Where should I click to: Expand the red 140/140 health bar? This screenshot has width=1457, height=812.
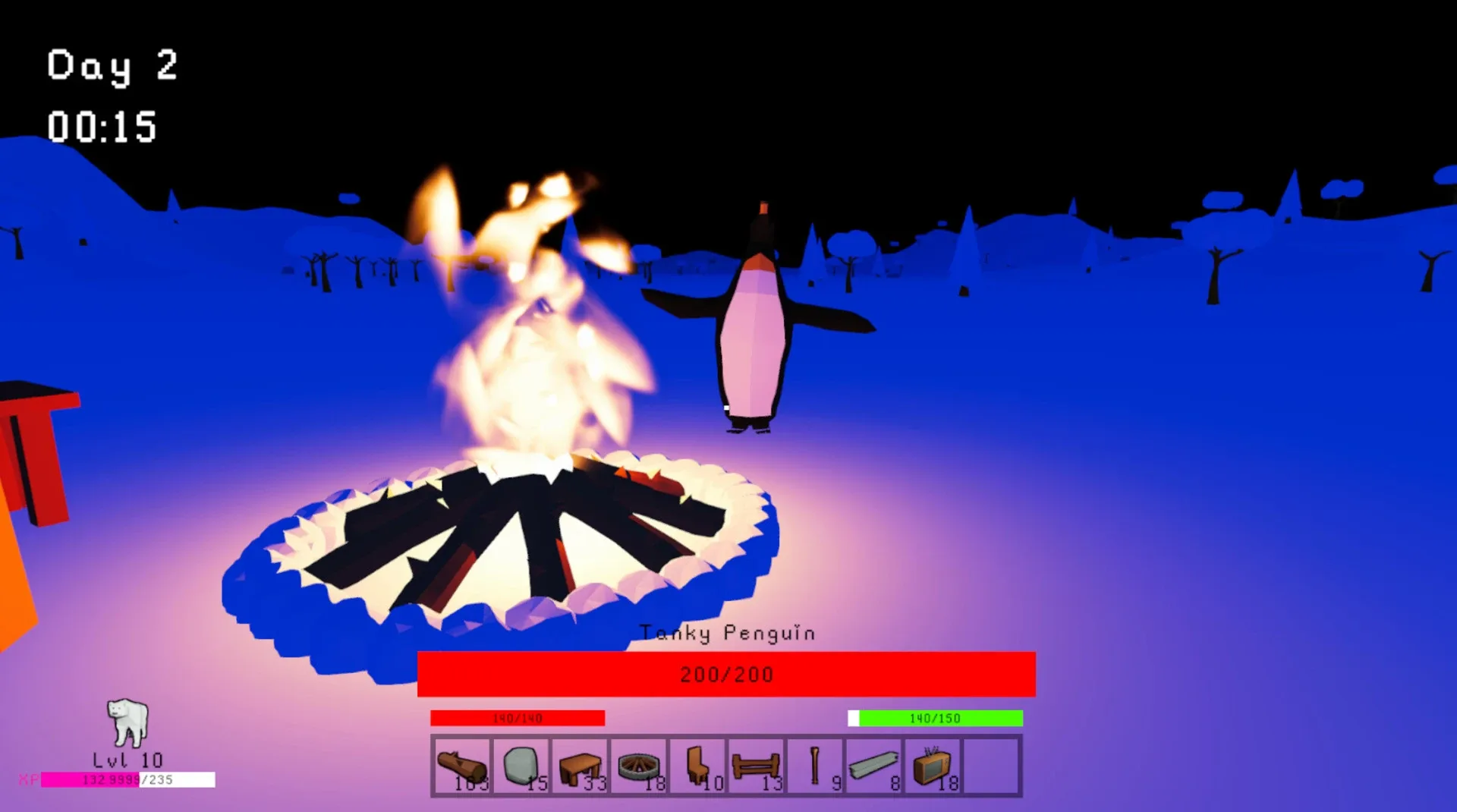517,717
